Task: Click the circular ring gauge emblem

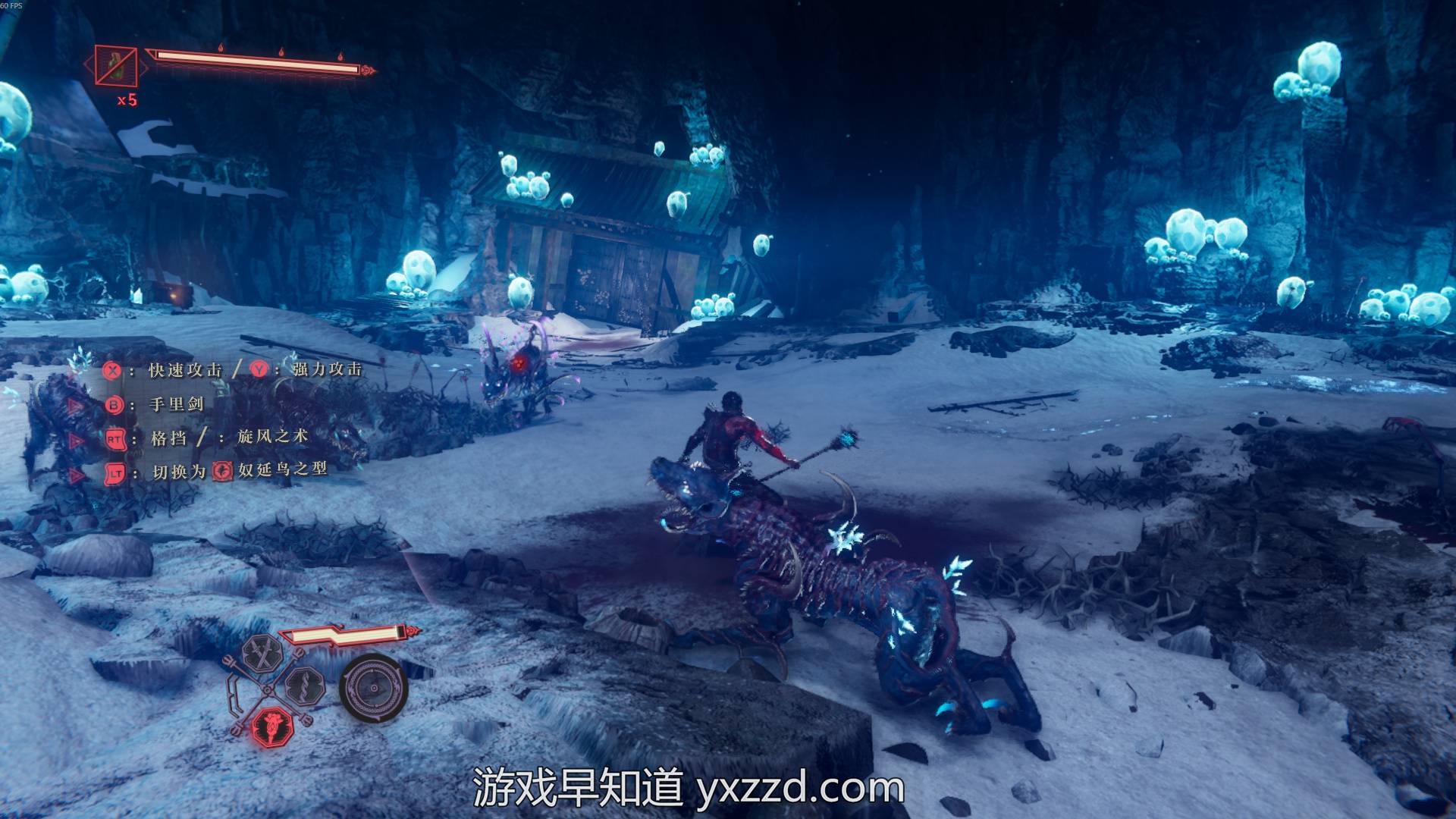Action: click(x=374, y=687)
